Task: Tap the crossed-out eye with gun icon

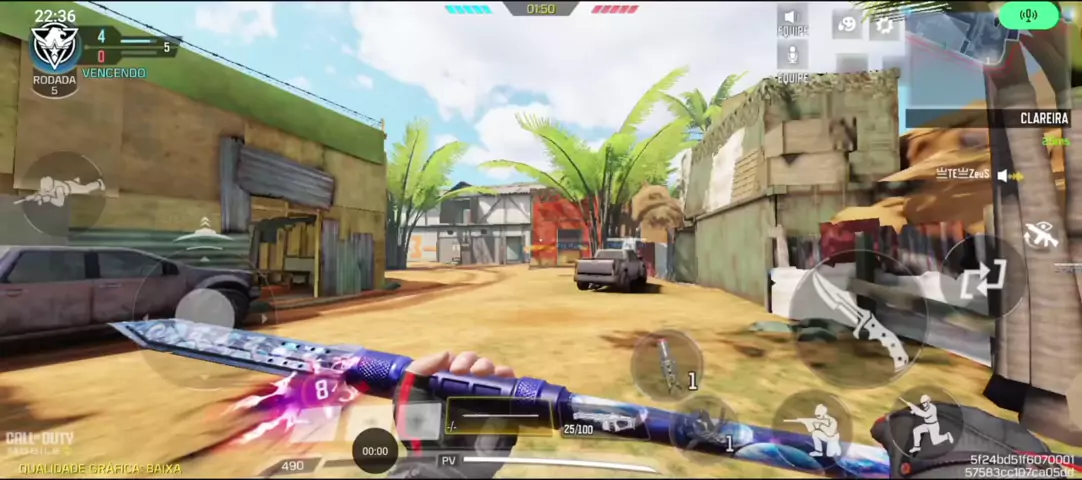Action: 1042,236
